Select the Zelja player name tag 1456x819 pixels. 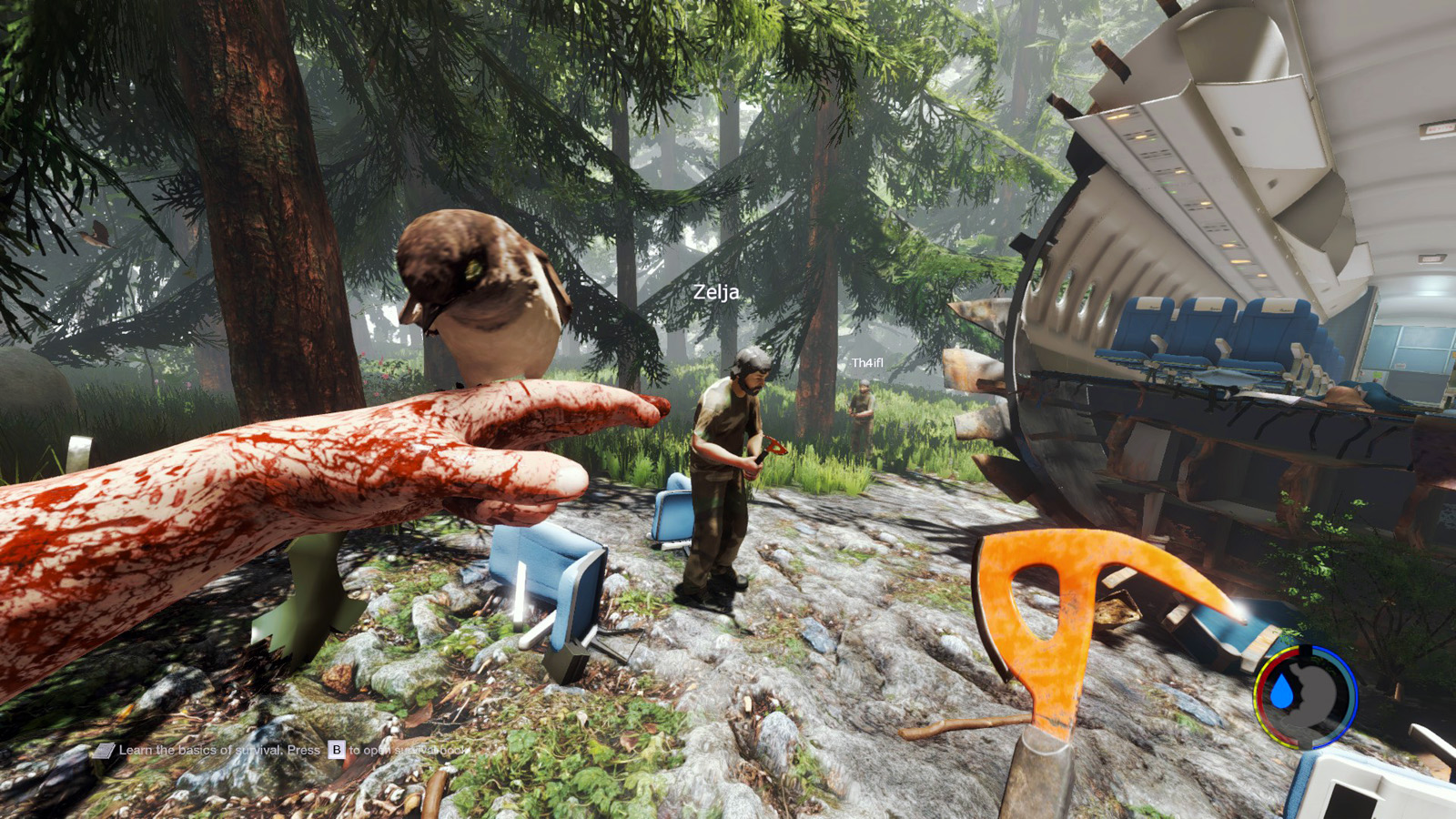coord(715,292)
